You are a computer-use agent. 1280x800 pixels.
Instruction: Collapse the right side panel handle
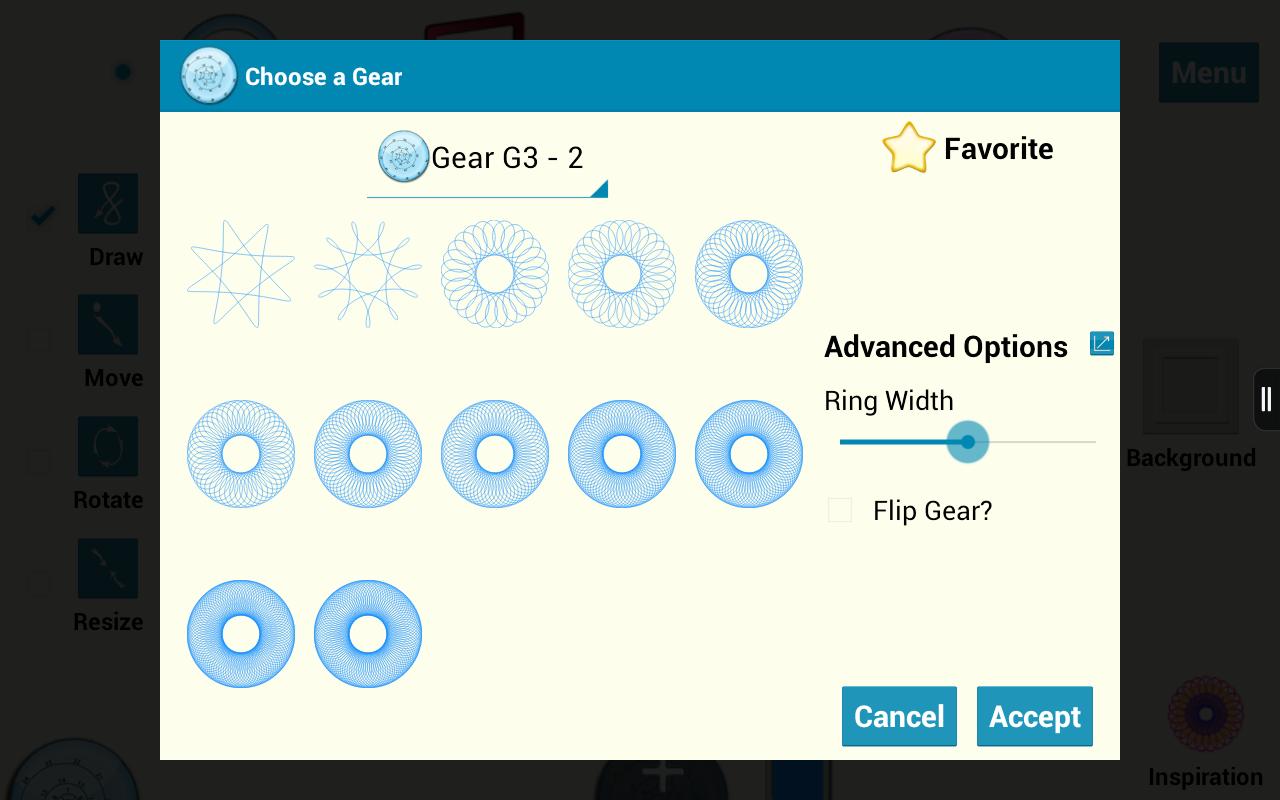coord(1265,399)
